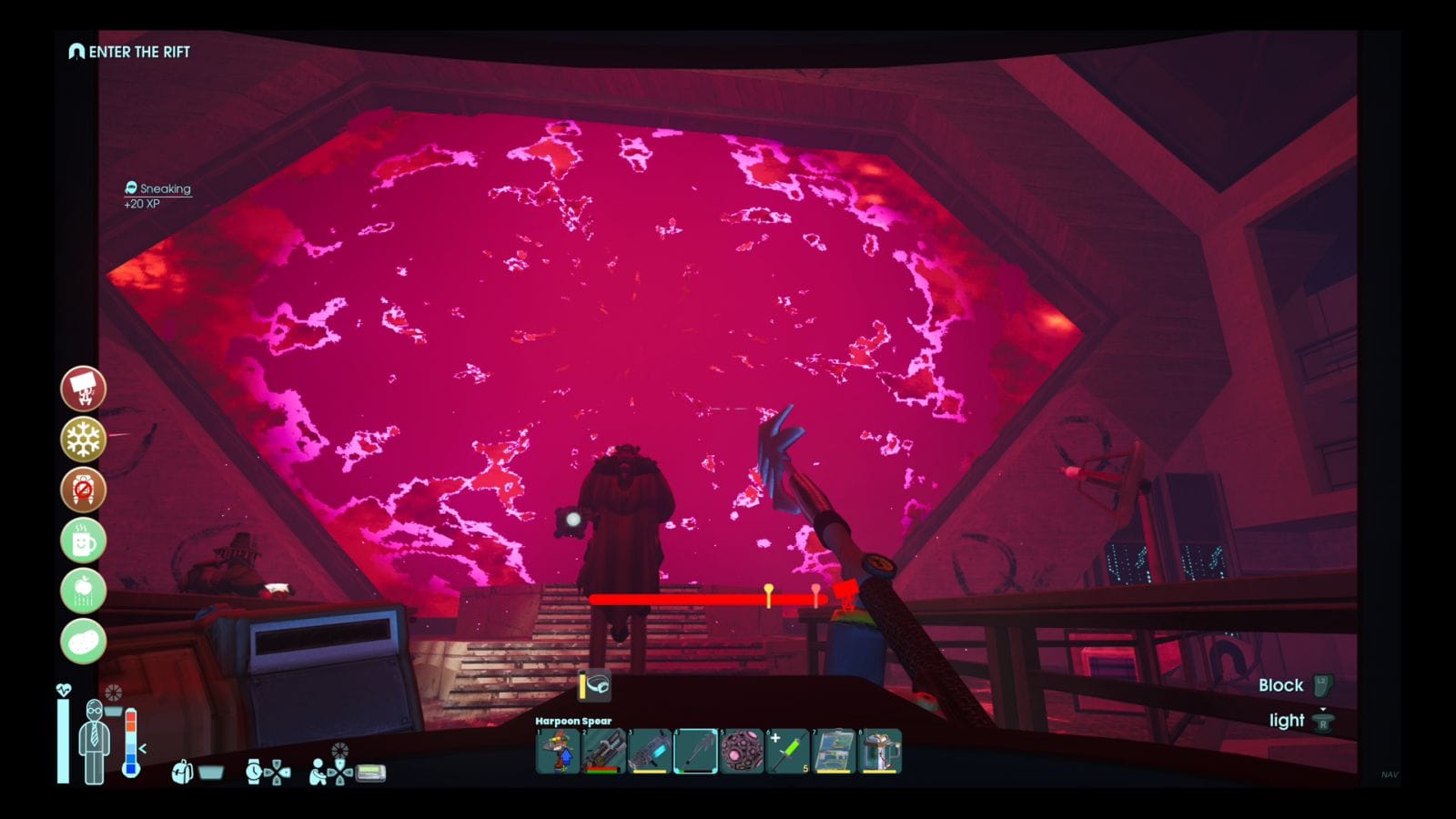
Task: Choose the mug-shaped device in slot 8
Action: [x=880, y=752]
